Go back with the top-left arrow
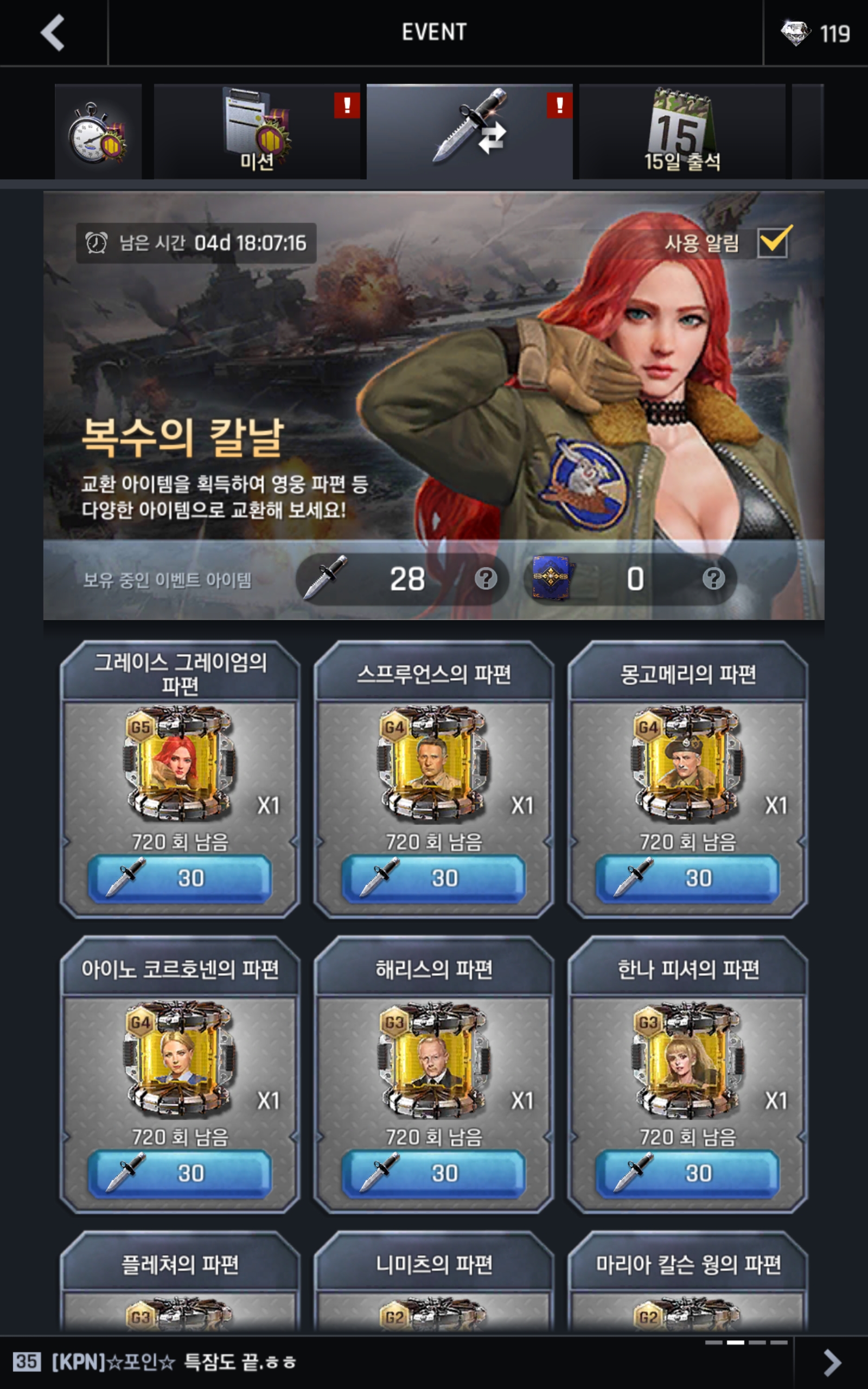The height and width of the screenshot is (1389, 868). (x=53, y=33)
